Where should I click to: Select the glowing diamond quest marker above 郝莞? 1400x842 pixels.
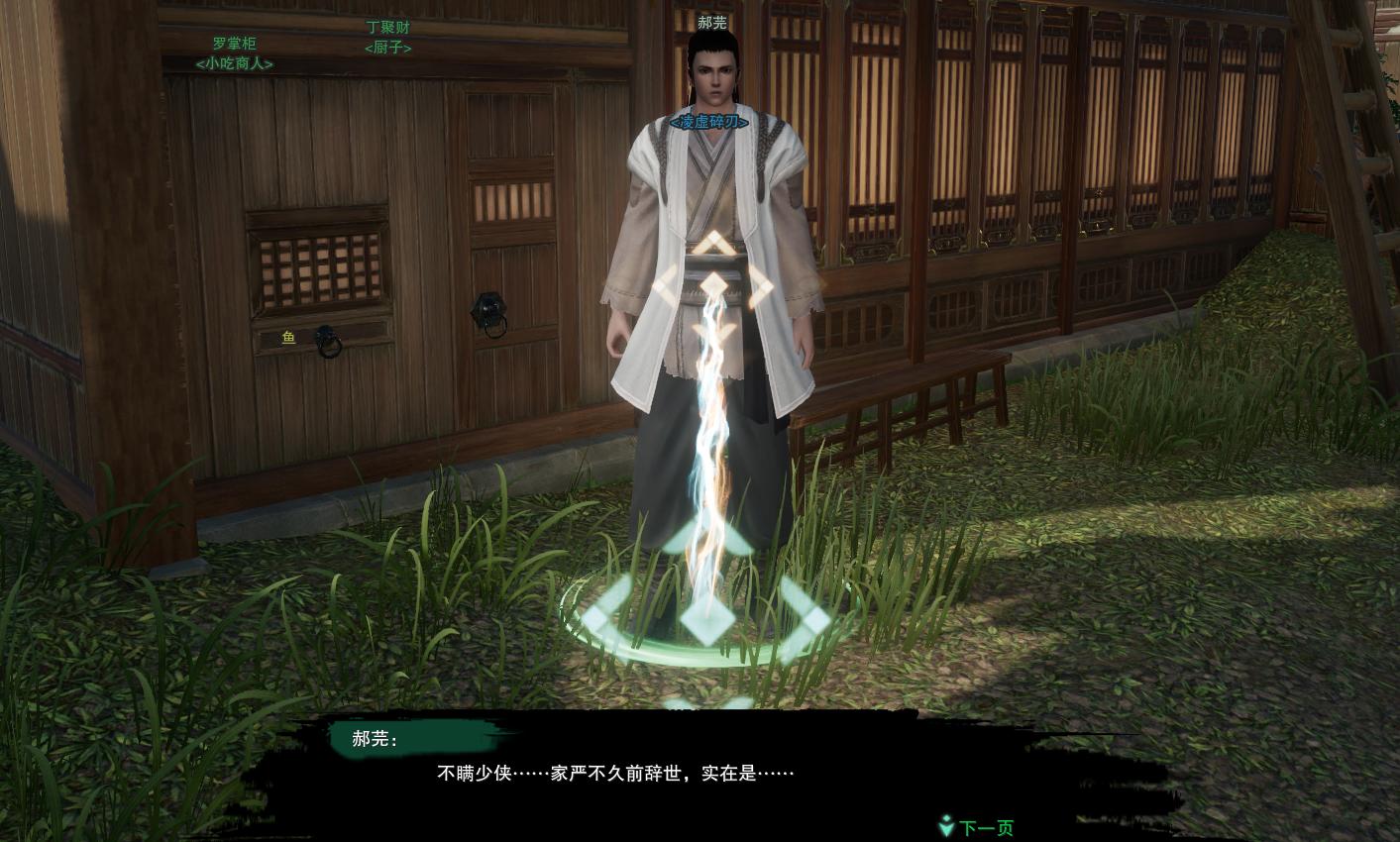[x=713, y=286]
